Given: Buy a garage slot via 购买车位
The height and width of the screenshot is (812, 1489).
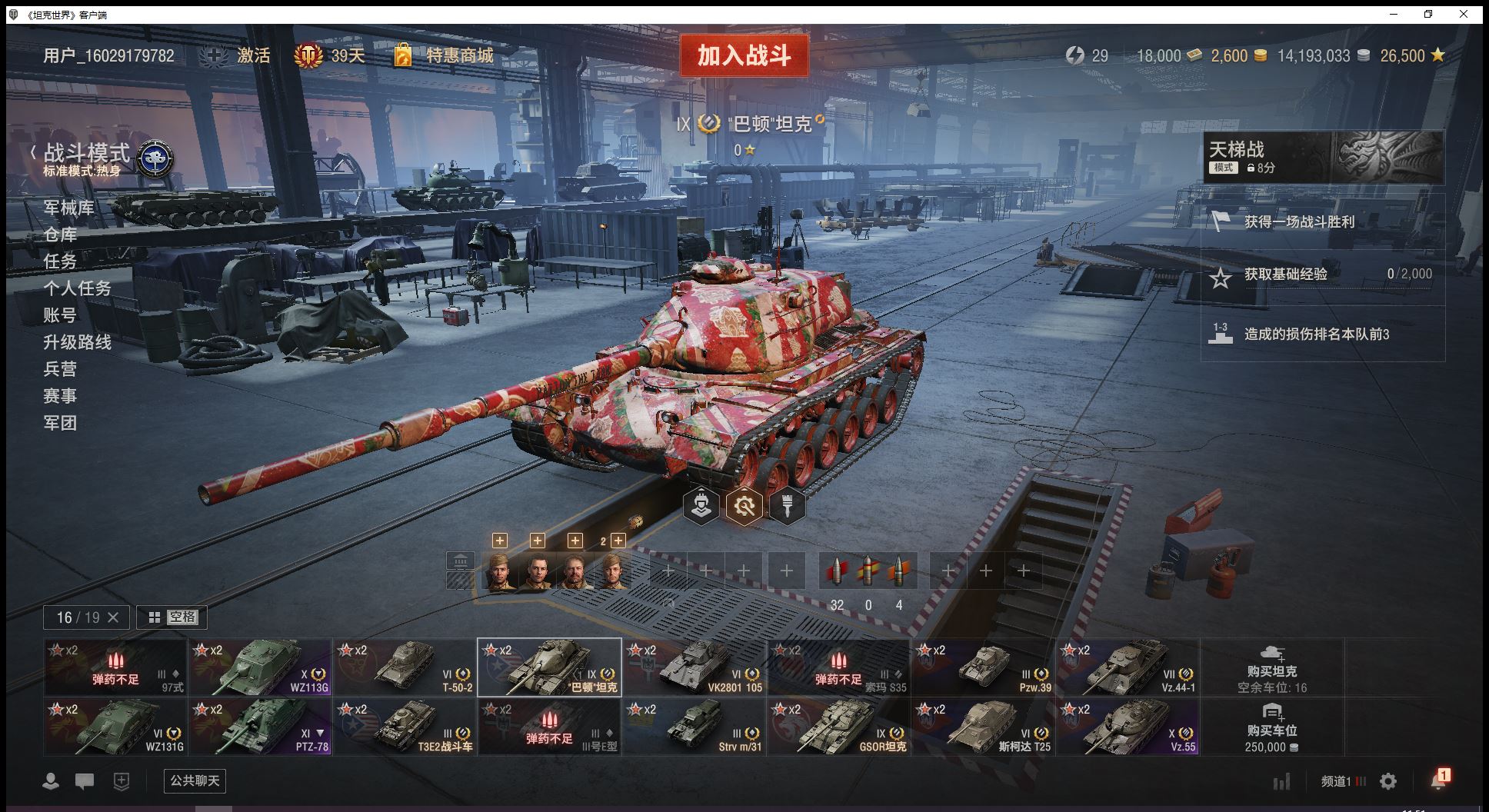Looking at the screenshot, I should tap(1272, 727).
